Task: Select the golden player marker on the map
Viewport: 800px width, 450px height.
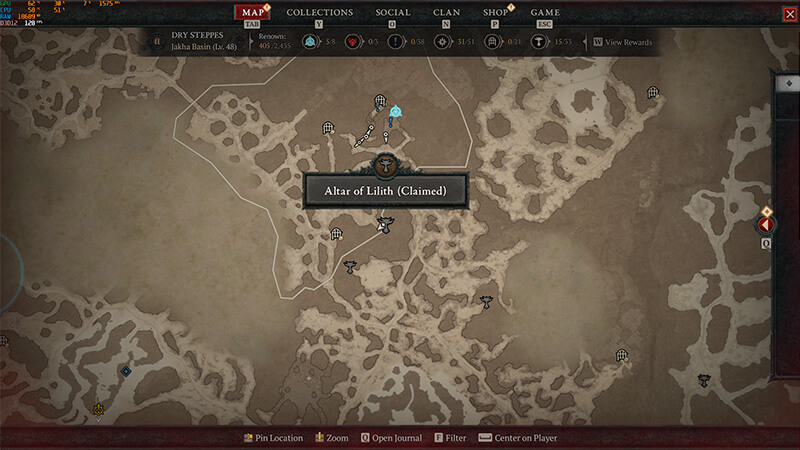Action: [x=98, y=409]
